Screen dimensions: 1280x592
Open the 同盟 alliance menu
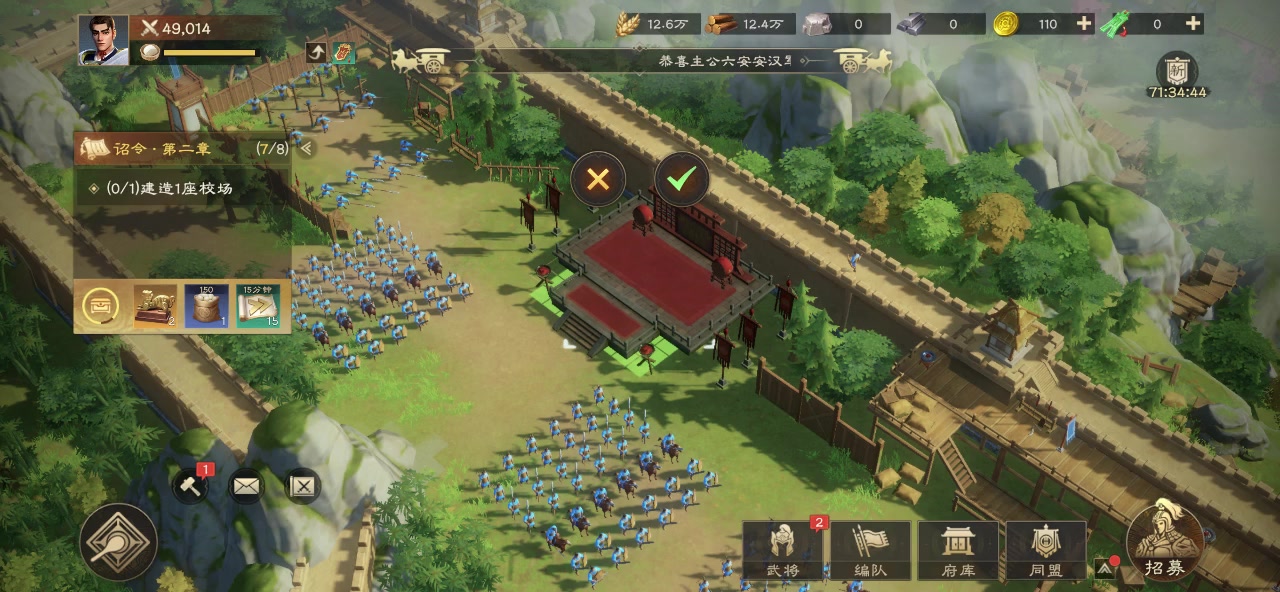tap(1046, 551)
